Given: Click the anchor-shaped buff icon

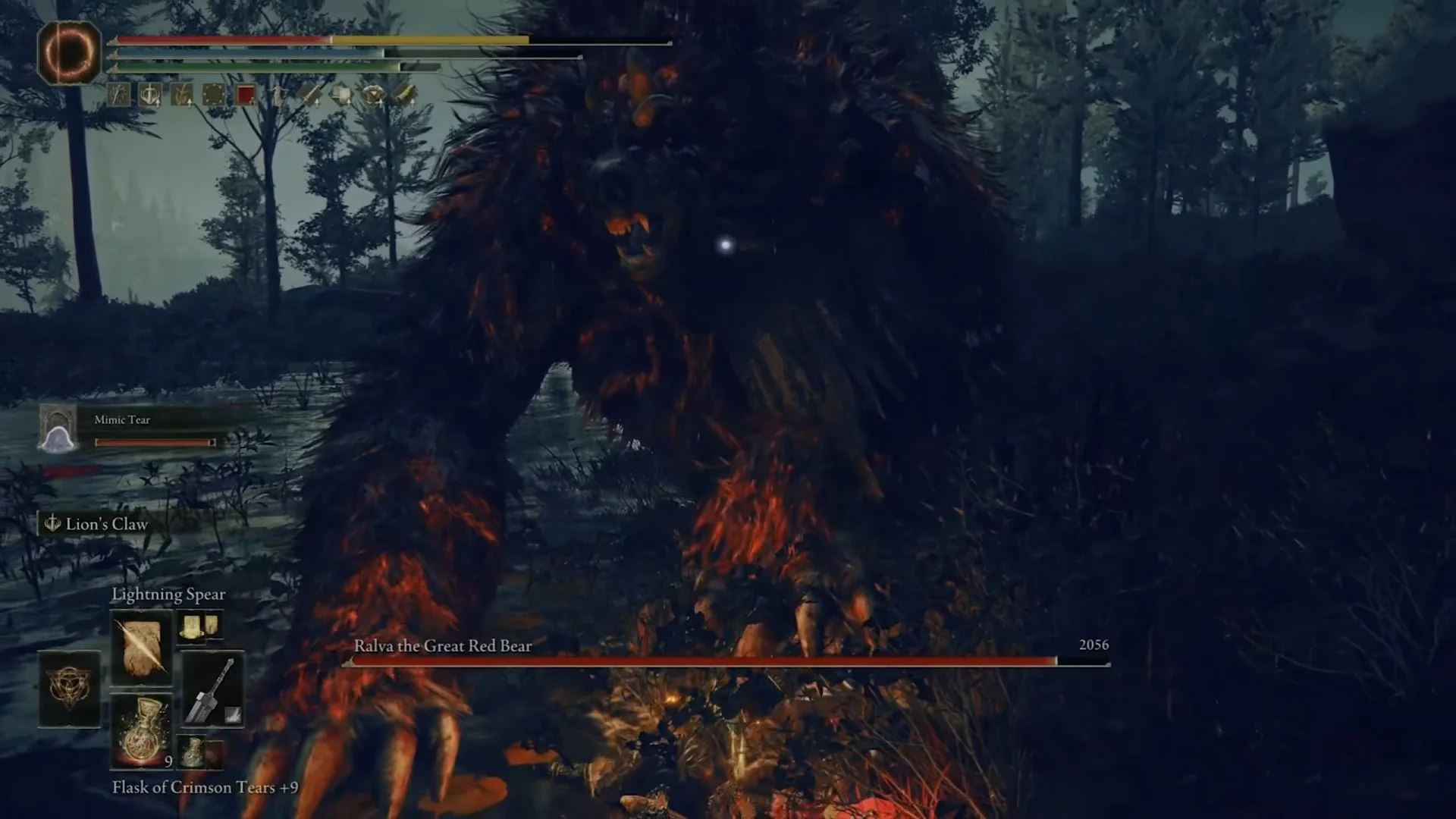Looking at the screenshot, I should (x=149, y=93).
